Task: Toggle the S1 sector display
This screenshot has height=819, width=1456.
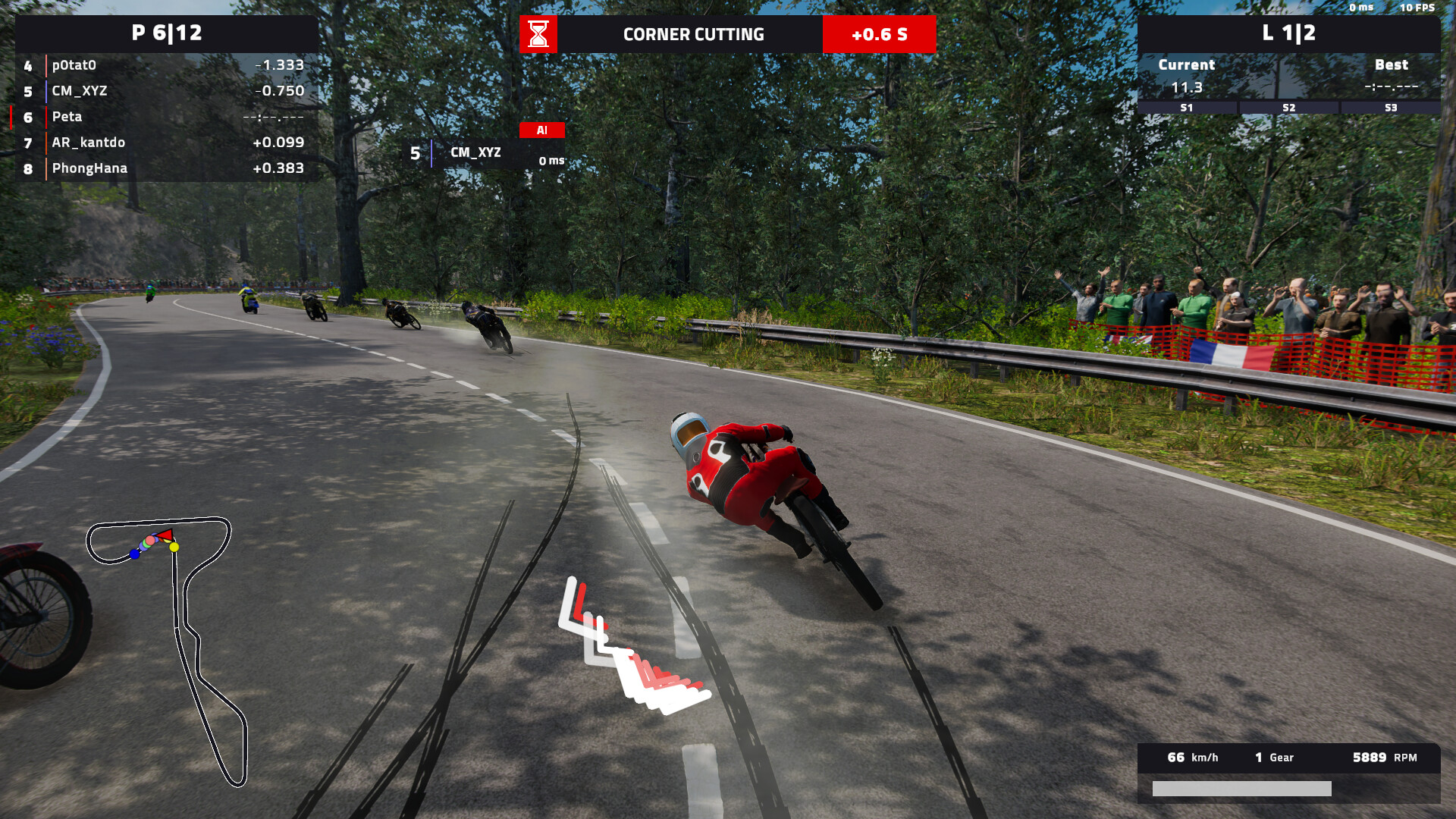Action: tap(1186, 108)
